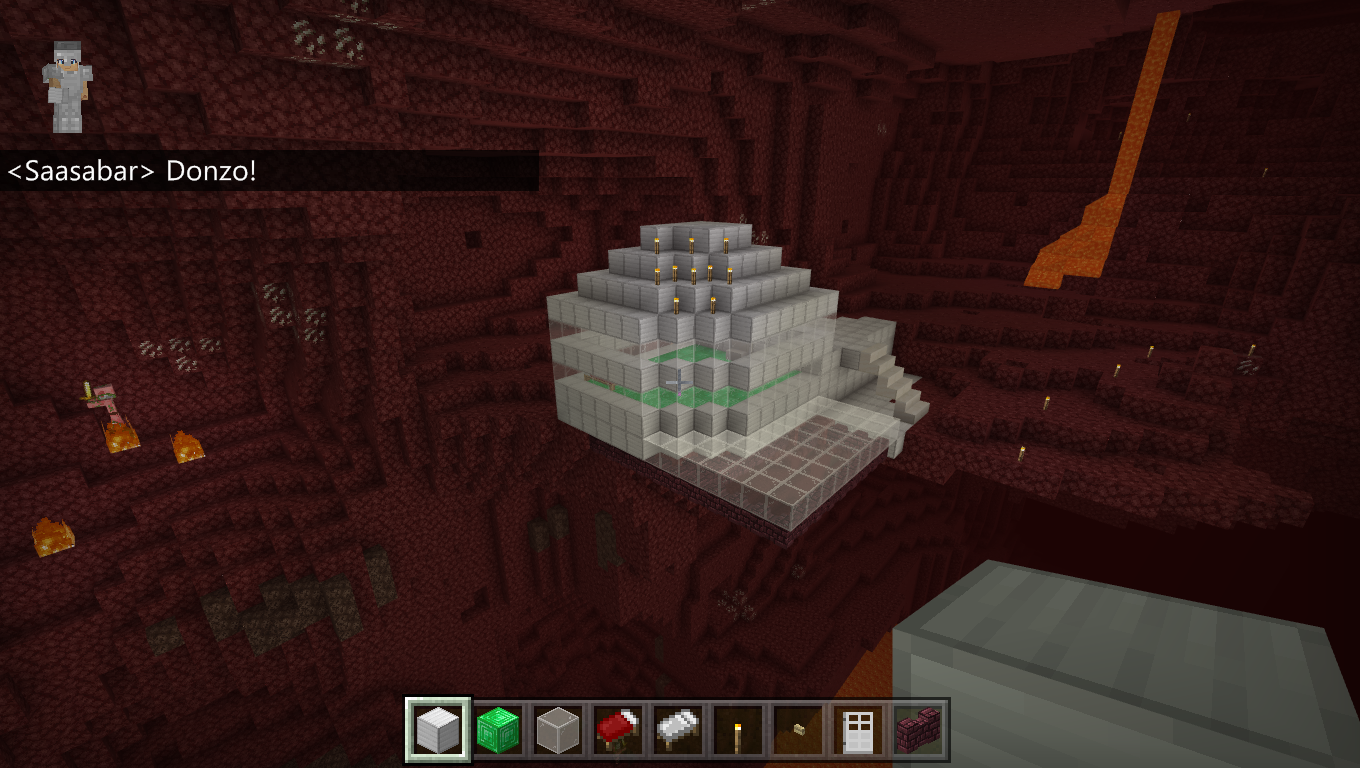Click the armored player paper doll
The height and width of the screenshot is (768, 1360).
click(67, 87)
